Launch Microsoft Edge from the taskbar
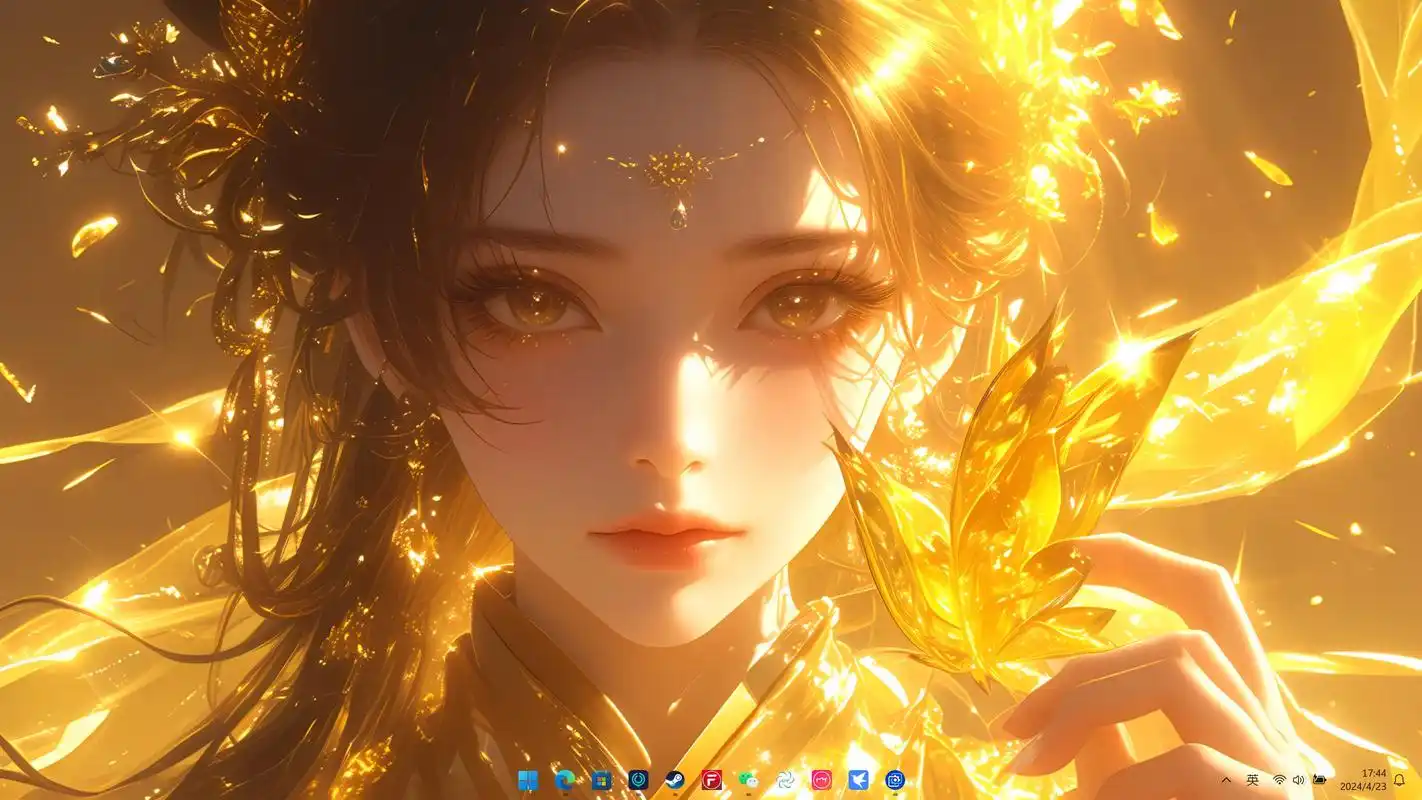This screenshot has width=1422, height=800. [564, 782]
